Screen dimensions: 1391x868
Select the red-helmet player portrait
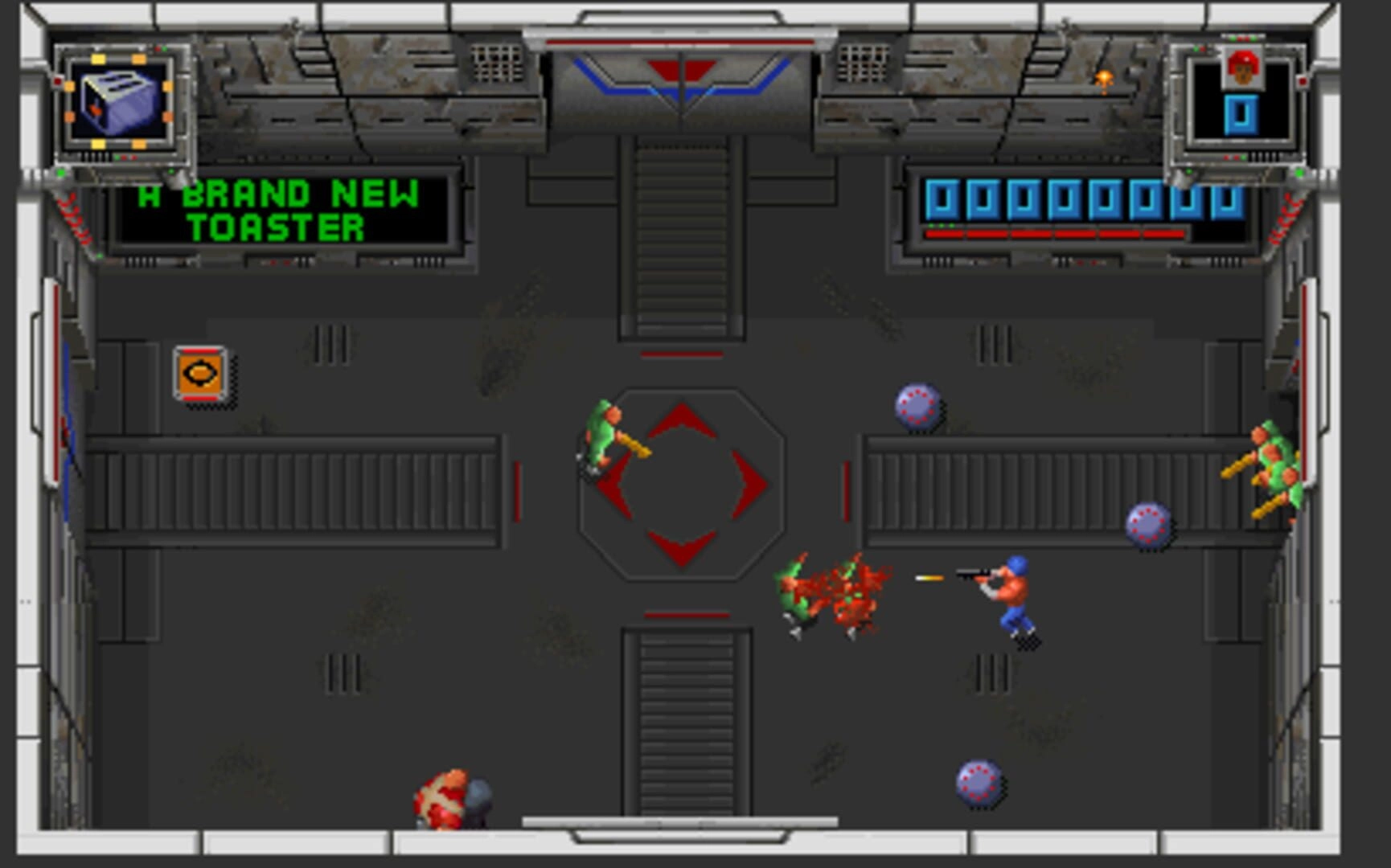(1241, 68)
